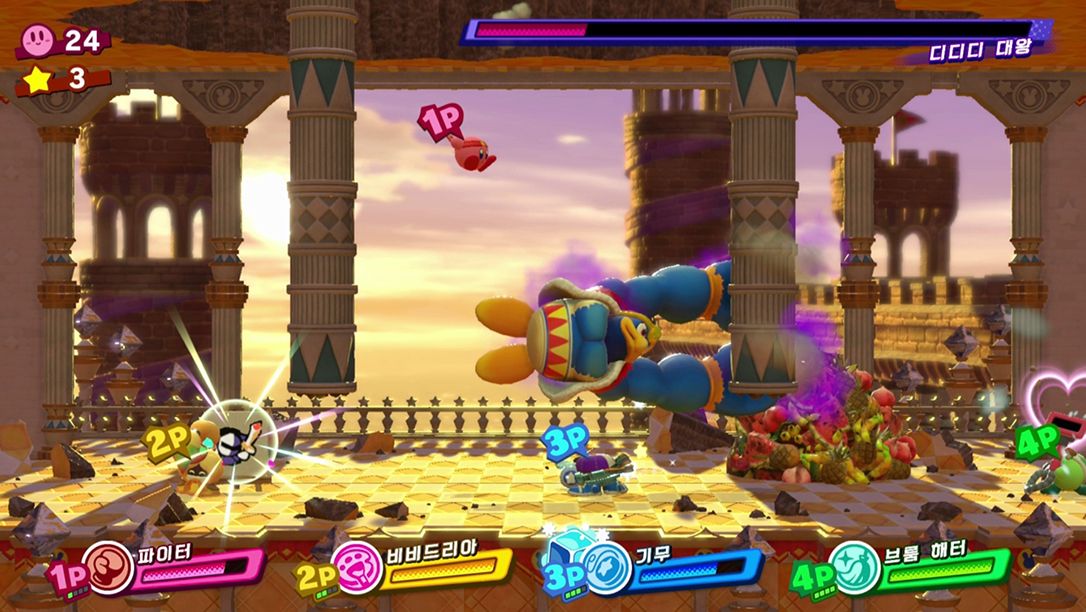Image resolution: width=1086 pixels, height=612 pixels.
Task: Select the 2P Vividria artist icon
Action: click(x=358, y=568)
